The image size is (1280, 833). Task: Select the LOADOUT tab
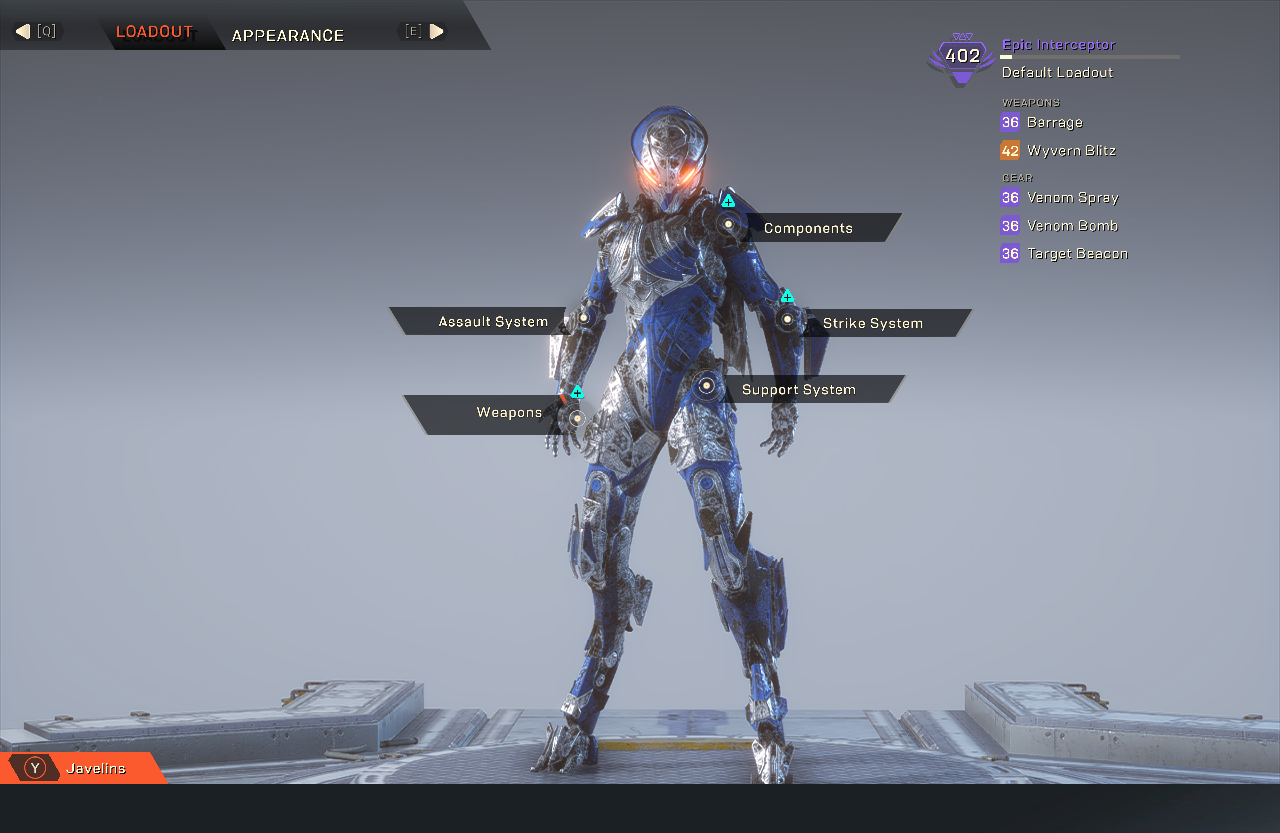click(155, 31)
